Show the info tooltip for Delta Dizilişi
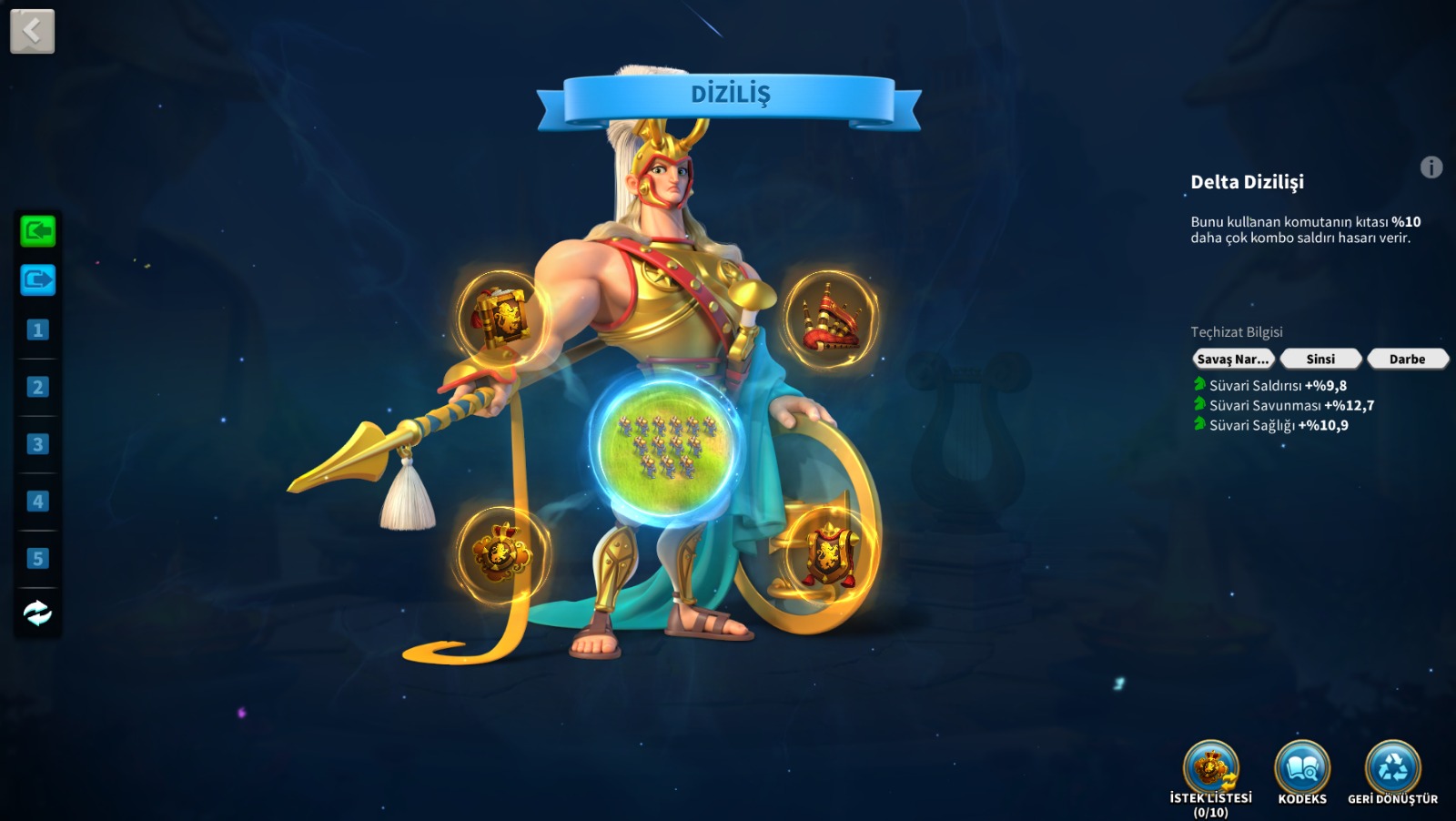 point(1431,167)
